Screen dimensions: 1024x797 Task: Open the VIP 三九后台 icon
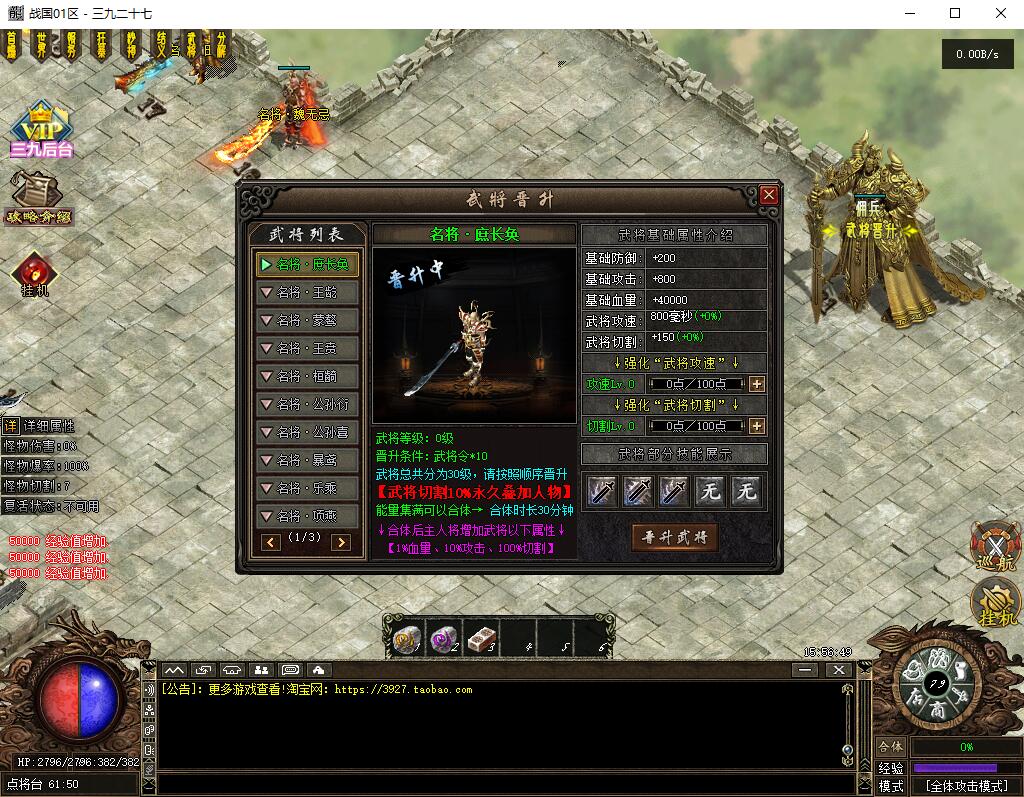pos(41,131)
